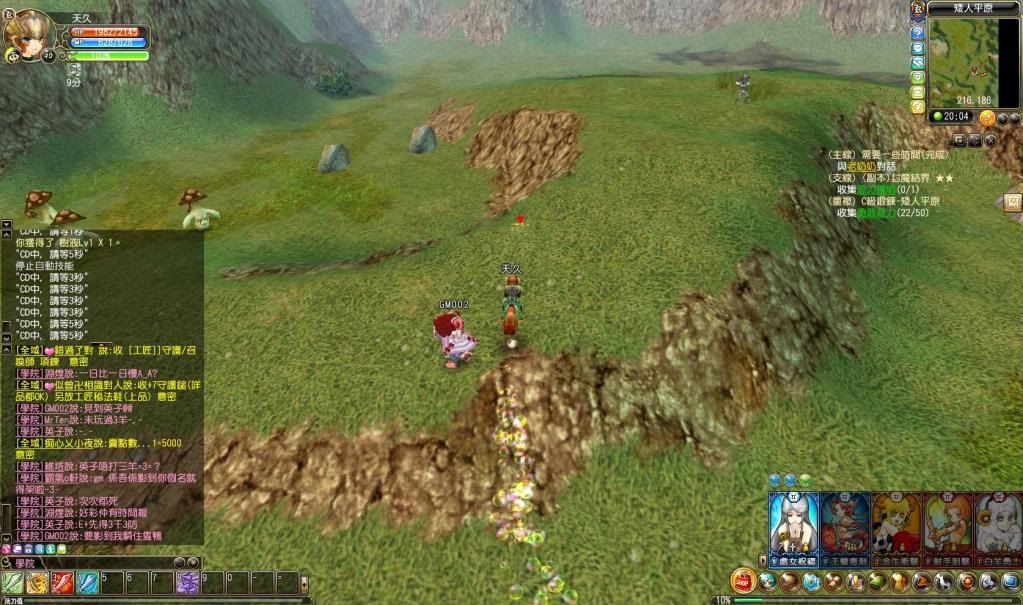Viewport: 1023px width, 605px height.
Task: Click the 勇敢意力 repeat quest objective
Action: 877,213
